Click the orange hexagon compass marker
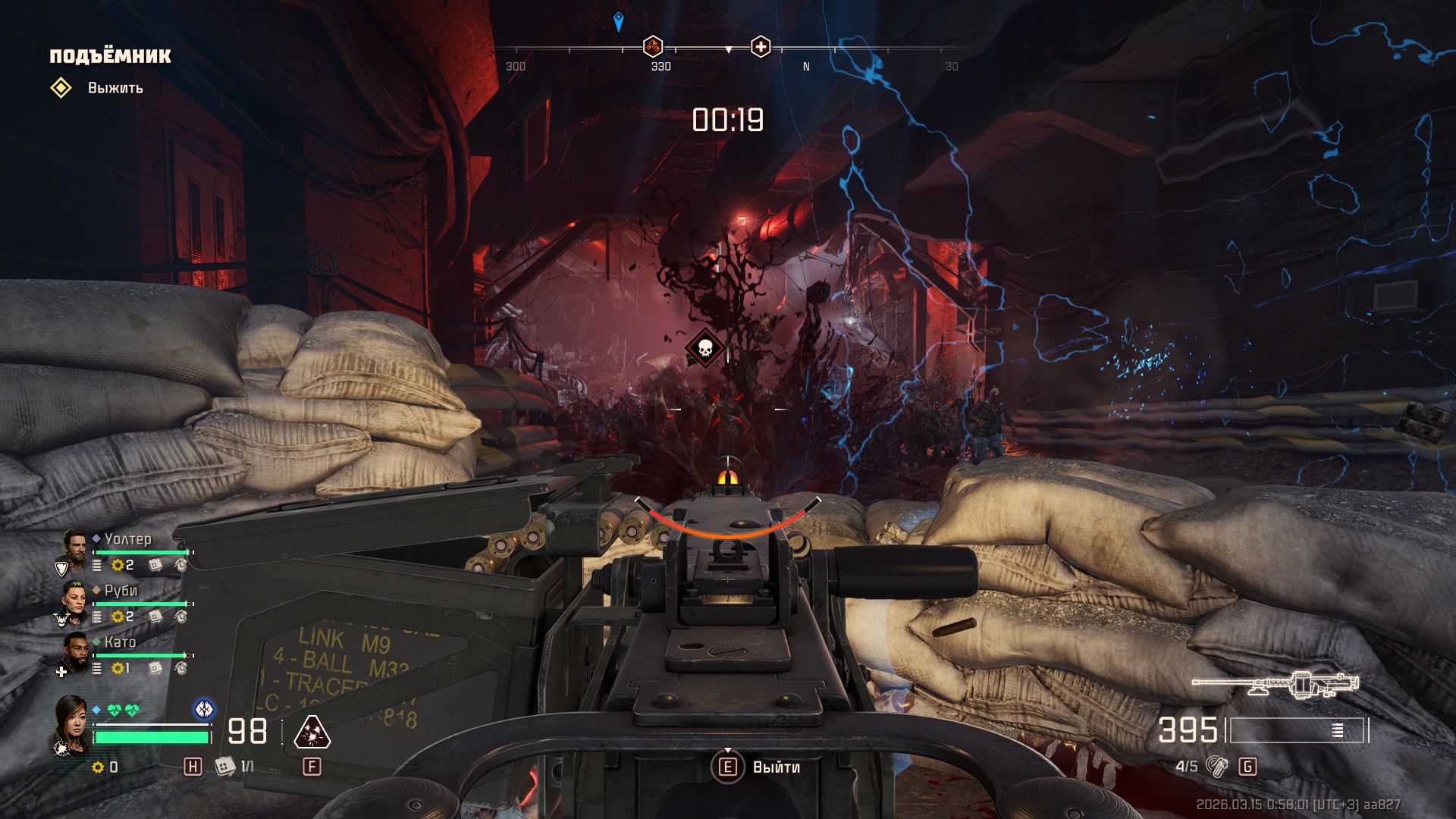This screenshot has width=1456, height=819. point(653,47)
